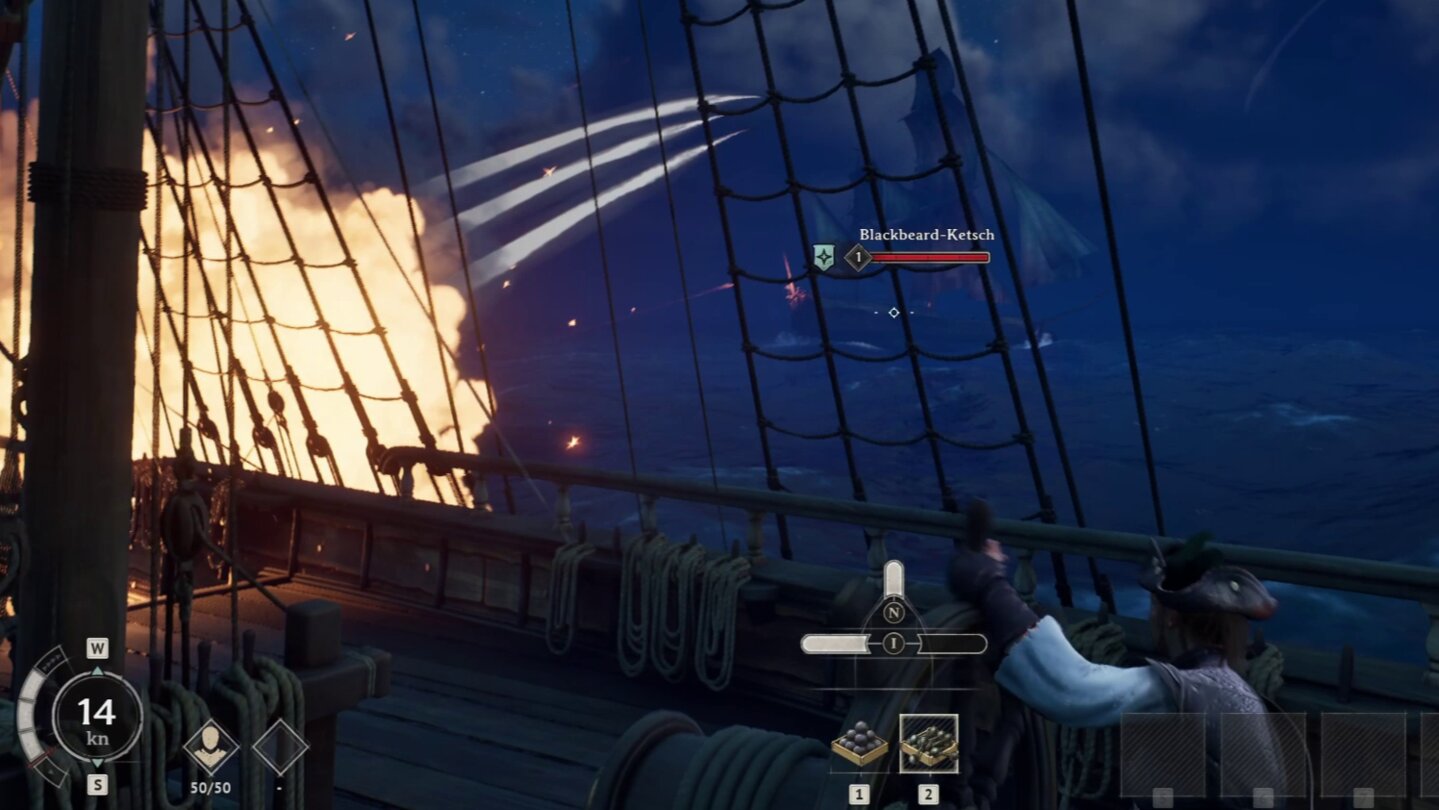Select the round cannonball ammo crate
Image resolution: width=1439 pixels, height=810 pixels.
859,745
